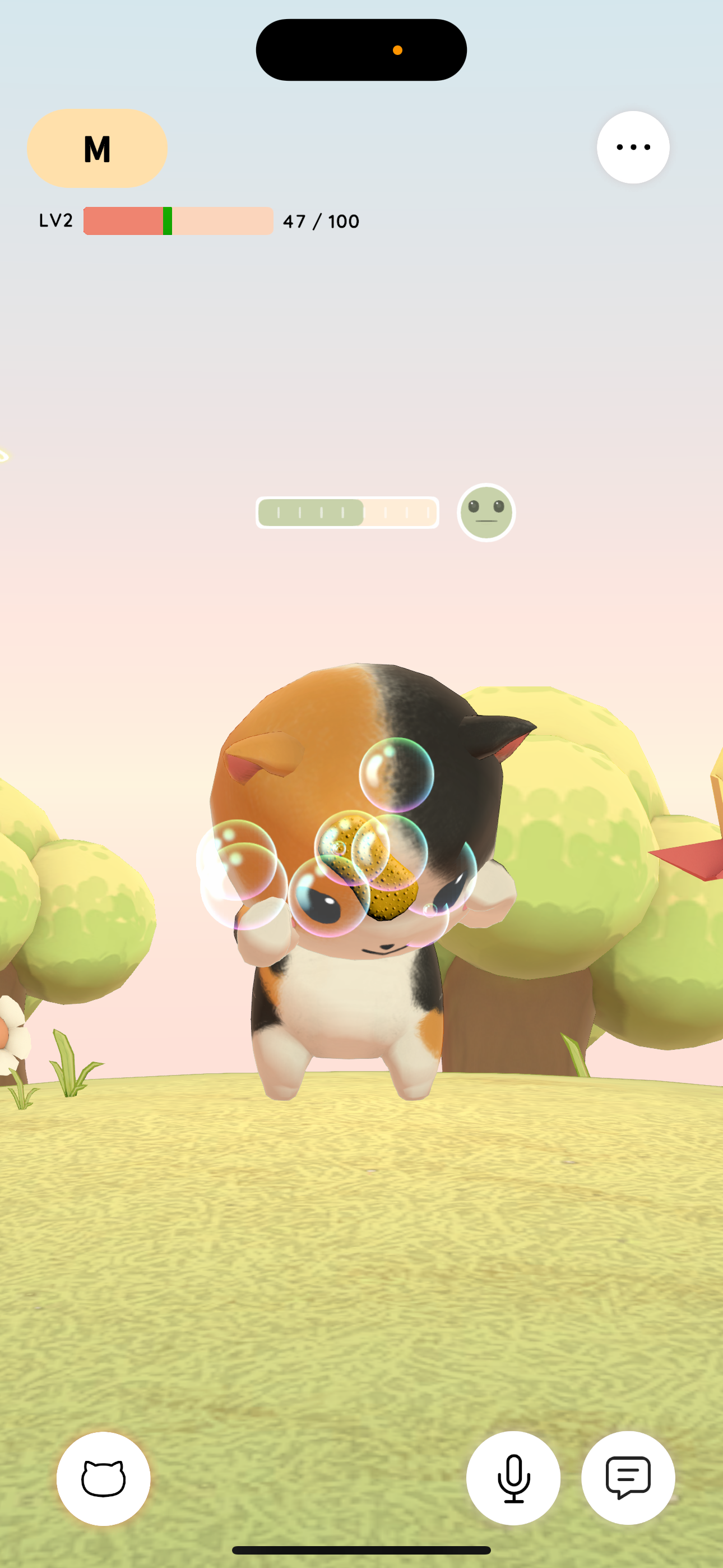Tap the green mood meter bar
Screen dimensions: 723x1568
(x=347, y=513)
